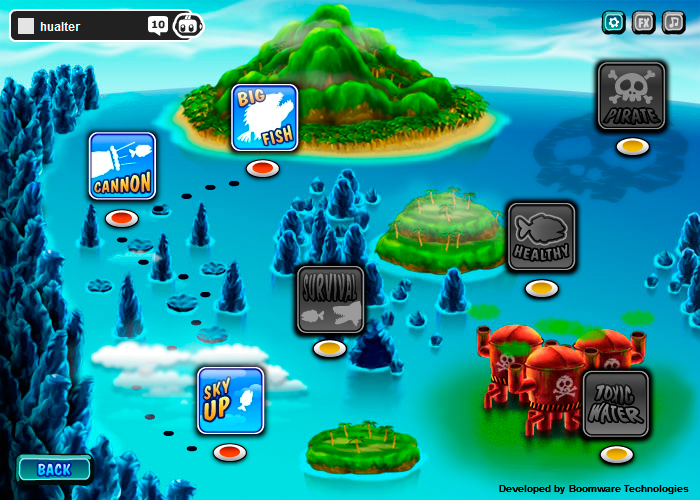Open the gear settings button
Image resolution: width=700 pixels, height=500 pixels.
[614, 22]
